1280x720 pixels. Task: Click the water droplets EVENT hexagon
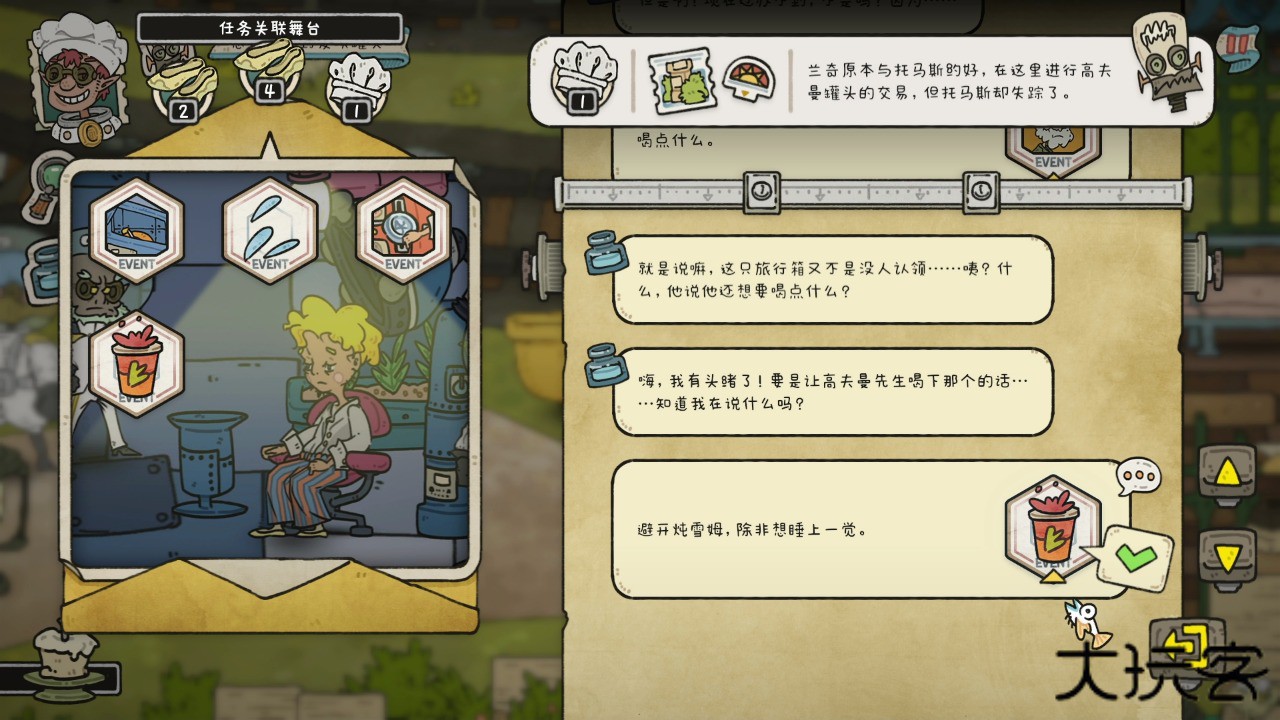tap(270, 230)
